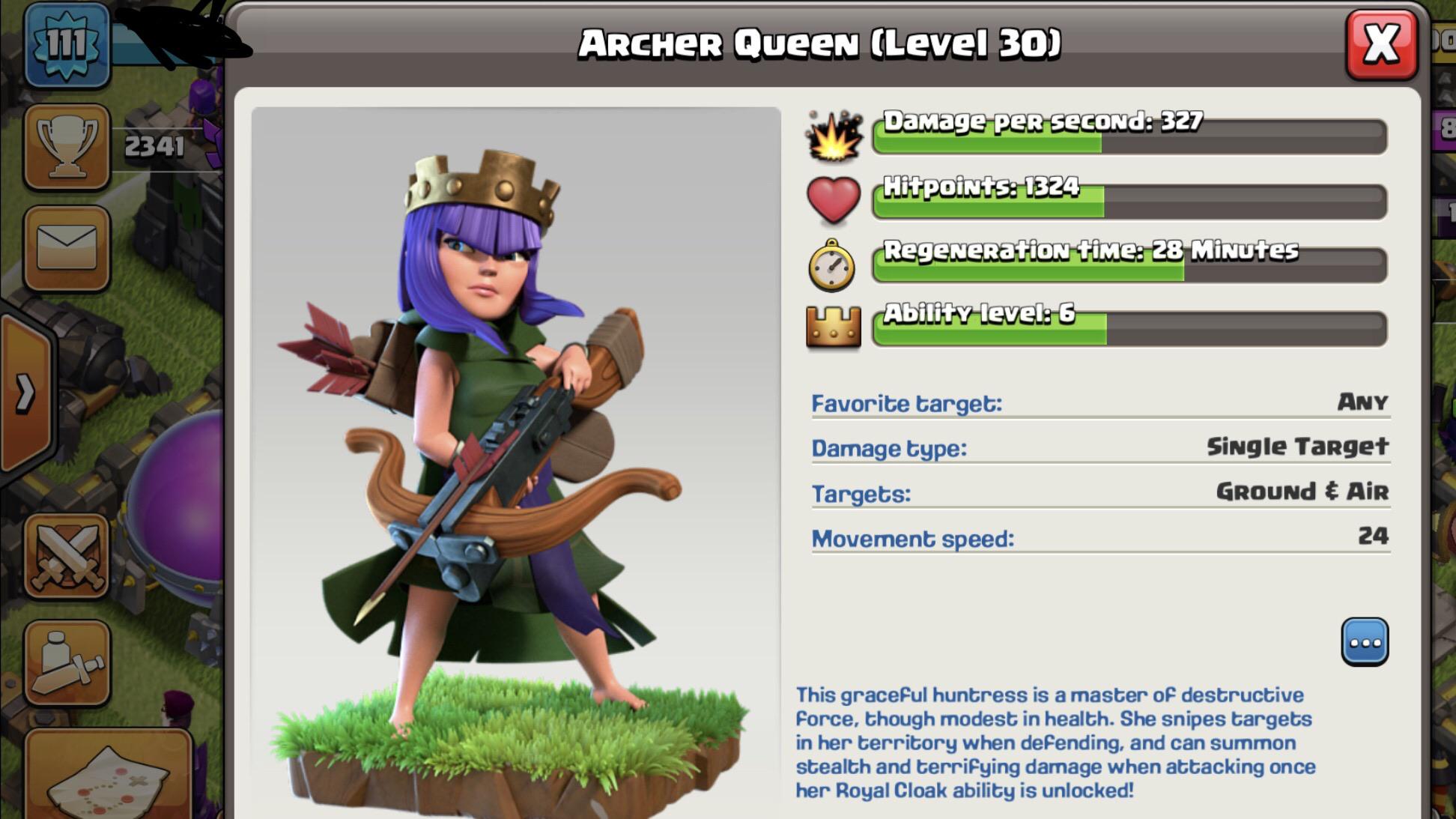
Task: Open the shop hammer icon
Action: point(66,659)
